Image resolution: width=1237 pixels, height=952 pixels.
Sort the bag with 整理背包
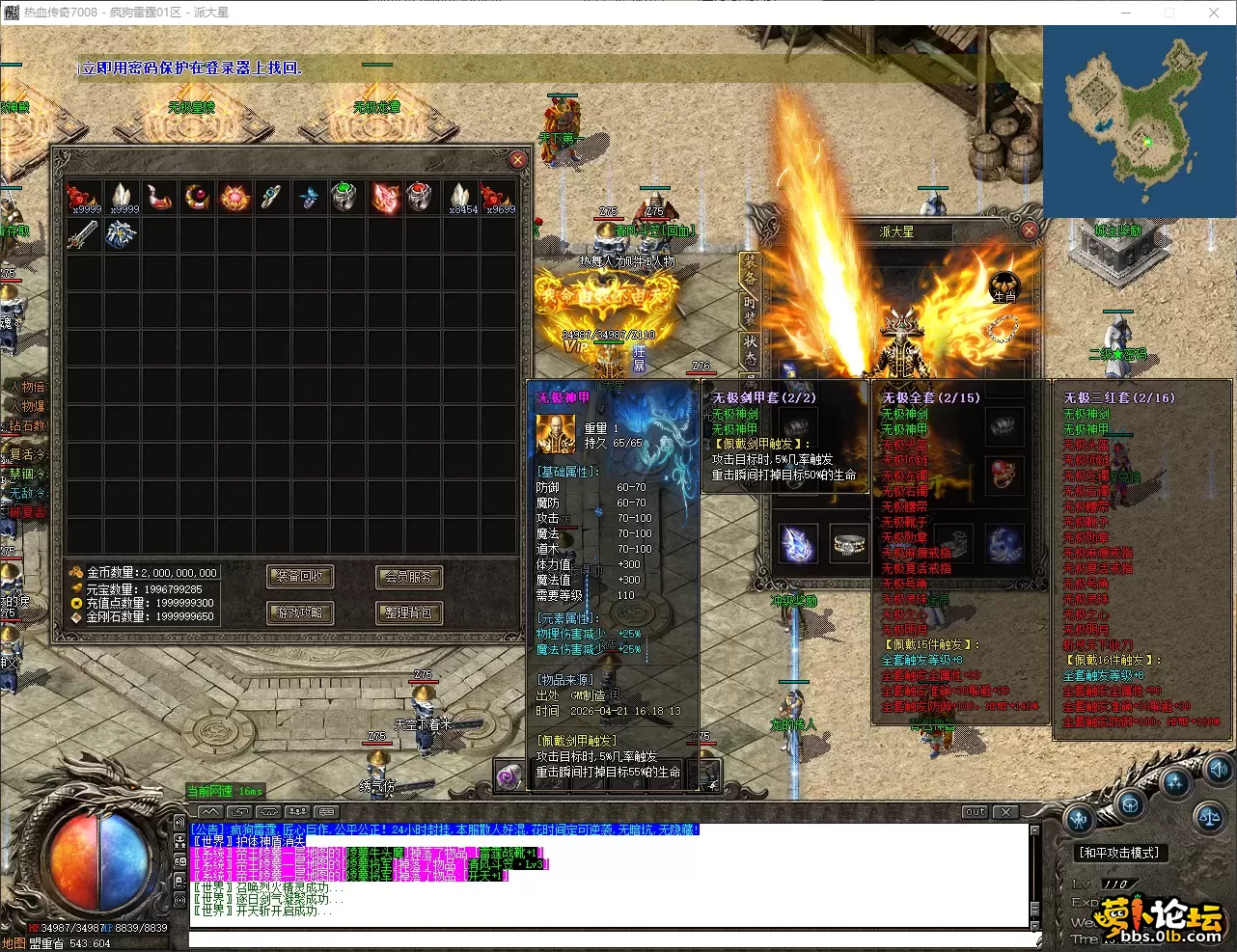(408, 612)
